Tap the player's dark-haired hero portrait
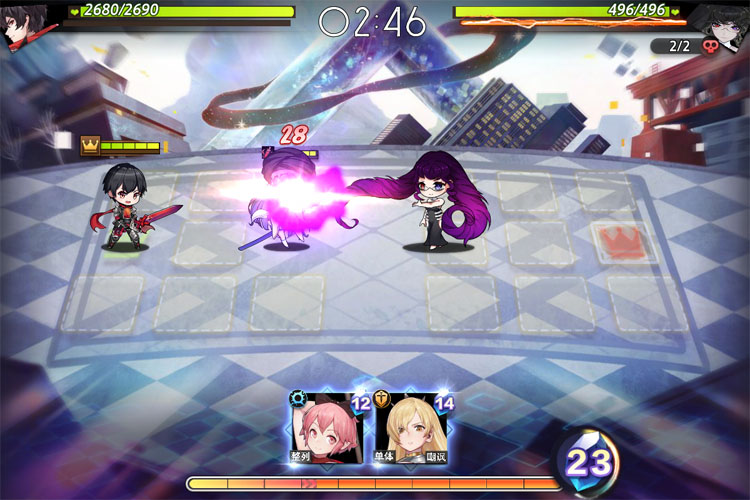 coord(24,24)
